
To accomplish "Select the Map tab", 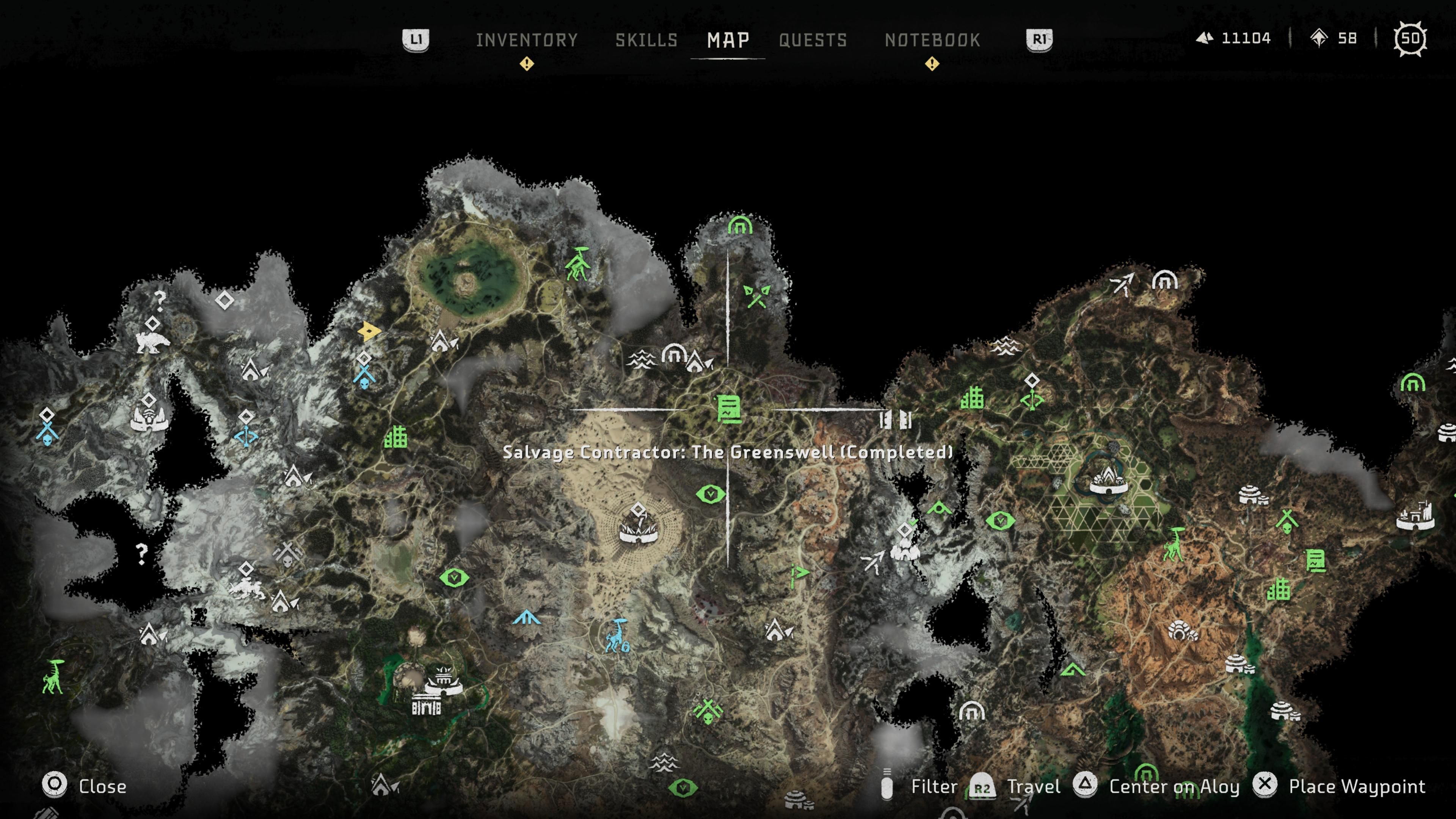I will point(728,40).
